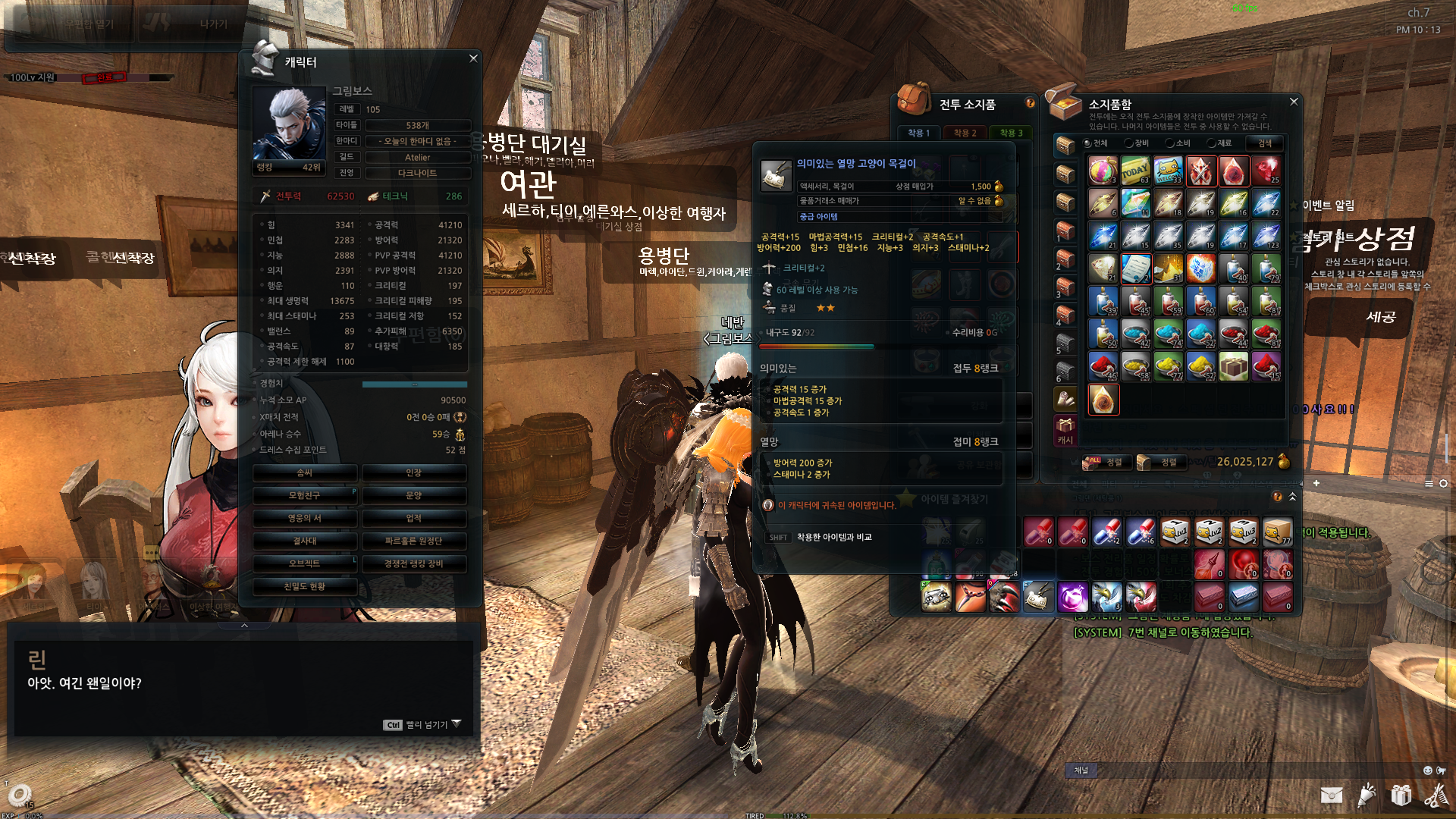Image resolution: width=1456 pixels, height=819 pixels.
Task: Filter inventory by 장비 equipment
Action: pos(1137,143)
